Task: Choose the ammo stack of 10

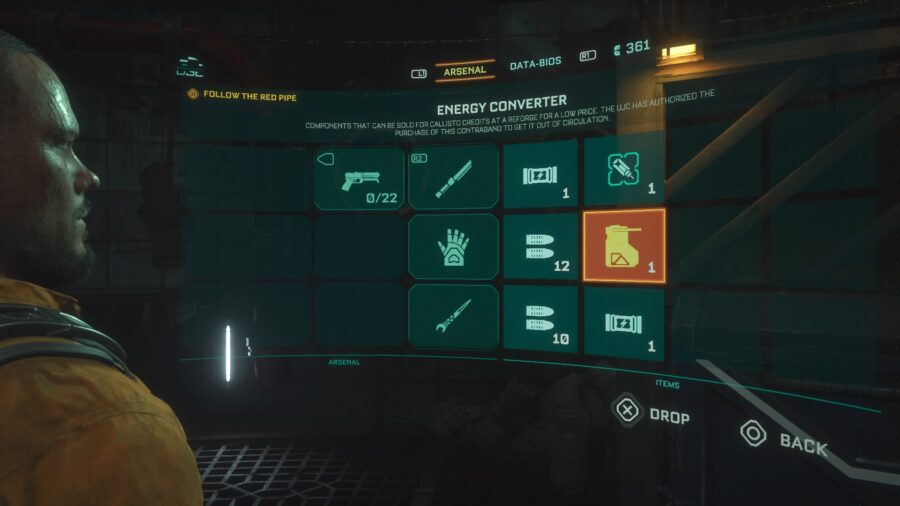Action: 540,318
